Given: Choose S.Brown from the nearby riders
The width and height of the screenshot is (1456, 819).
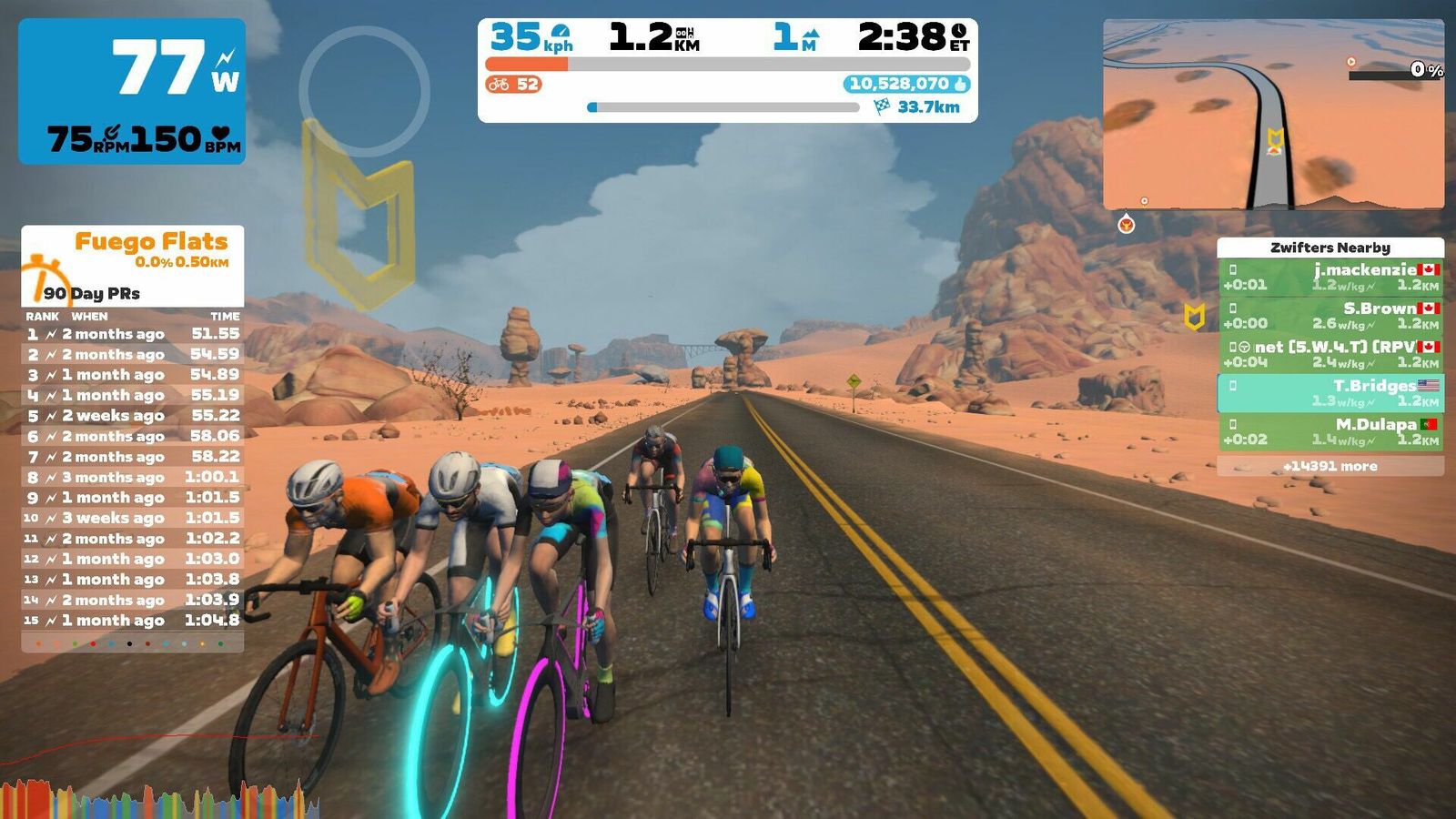Looking at the screenshot, I should [1330, 316].
